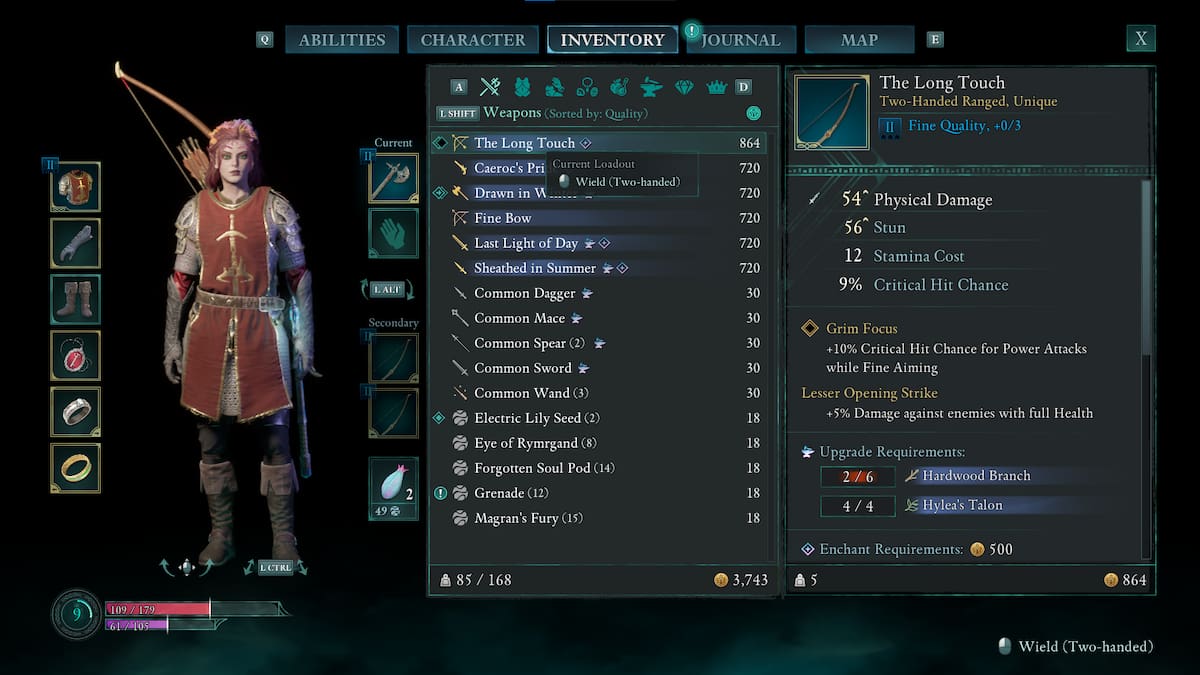1200x675 pixels.
Task: Switch to the Journal tab
Action: pos(741,40)
